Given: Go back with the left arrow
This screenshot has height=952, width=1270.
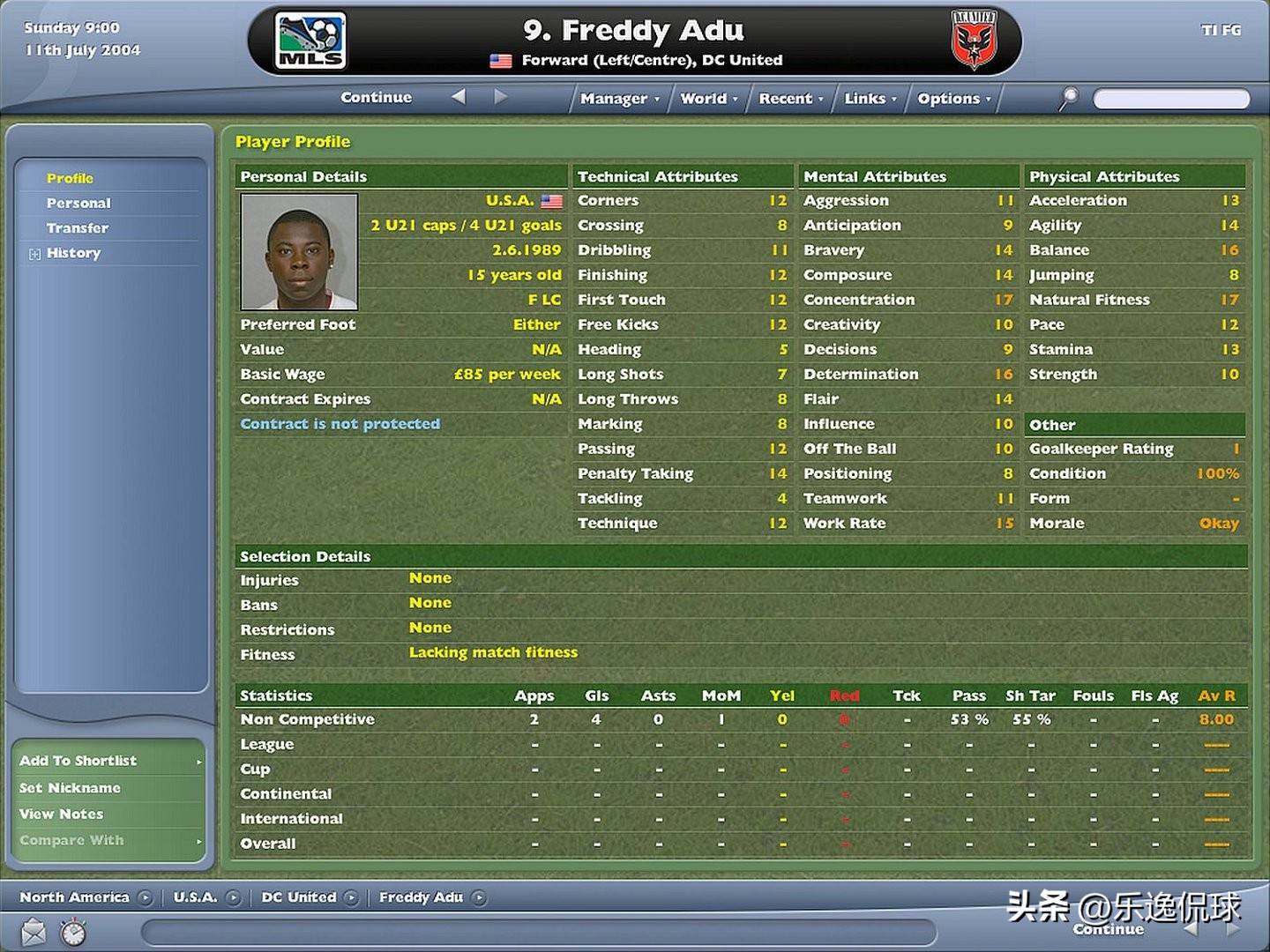Looking at the screenshot, I should coord(458,97).
